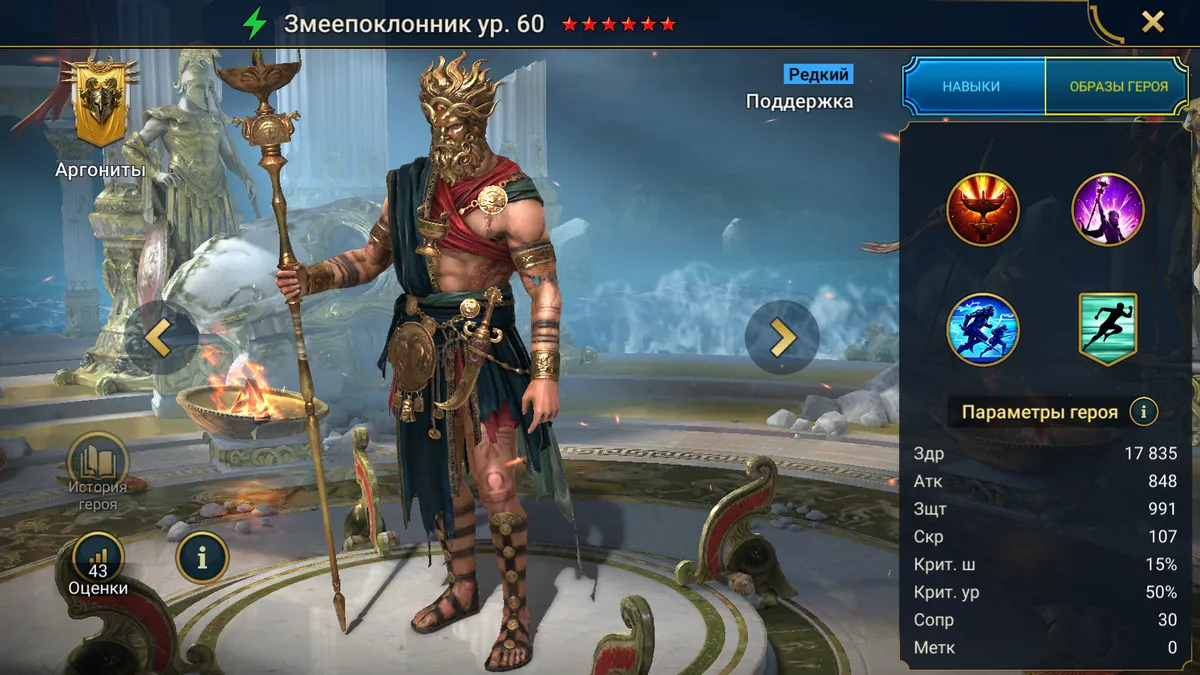Select the blue running warriors skill icon
The width and height of the screenshot is (1200, 675).
point(982,329)
